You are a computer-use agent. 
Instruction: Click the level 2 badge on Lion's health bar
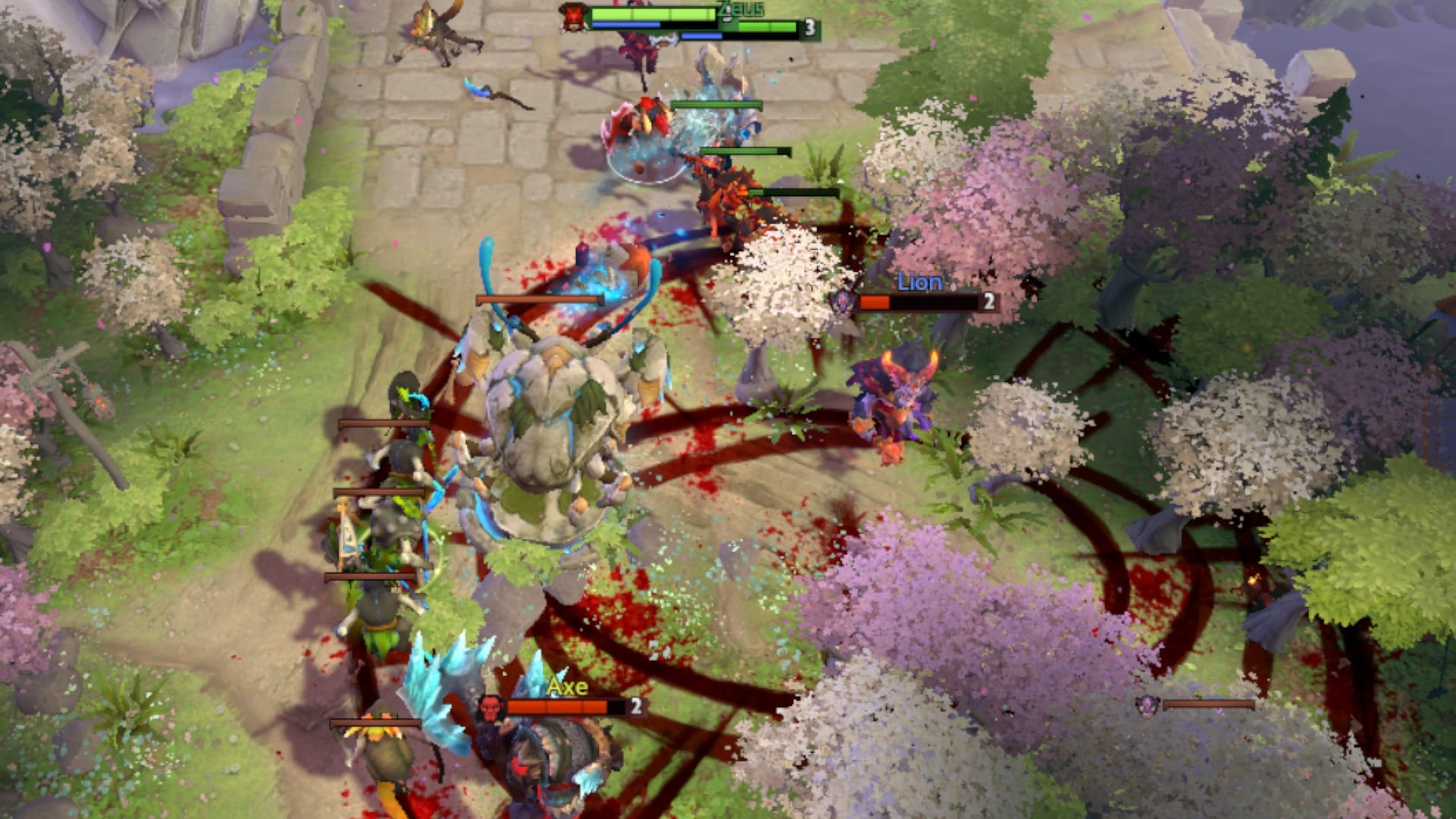click(987, 301)
